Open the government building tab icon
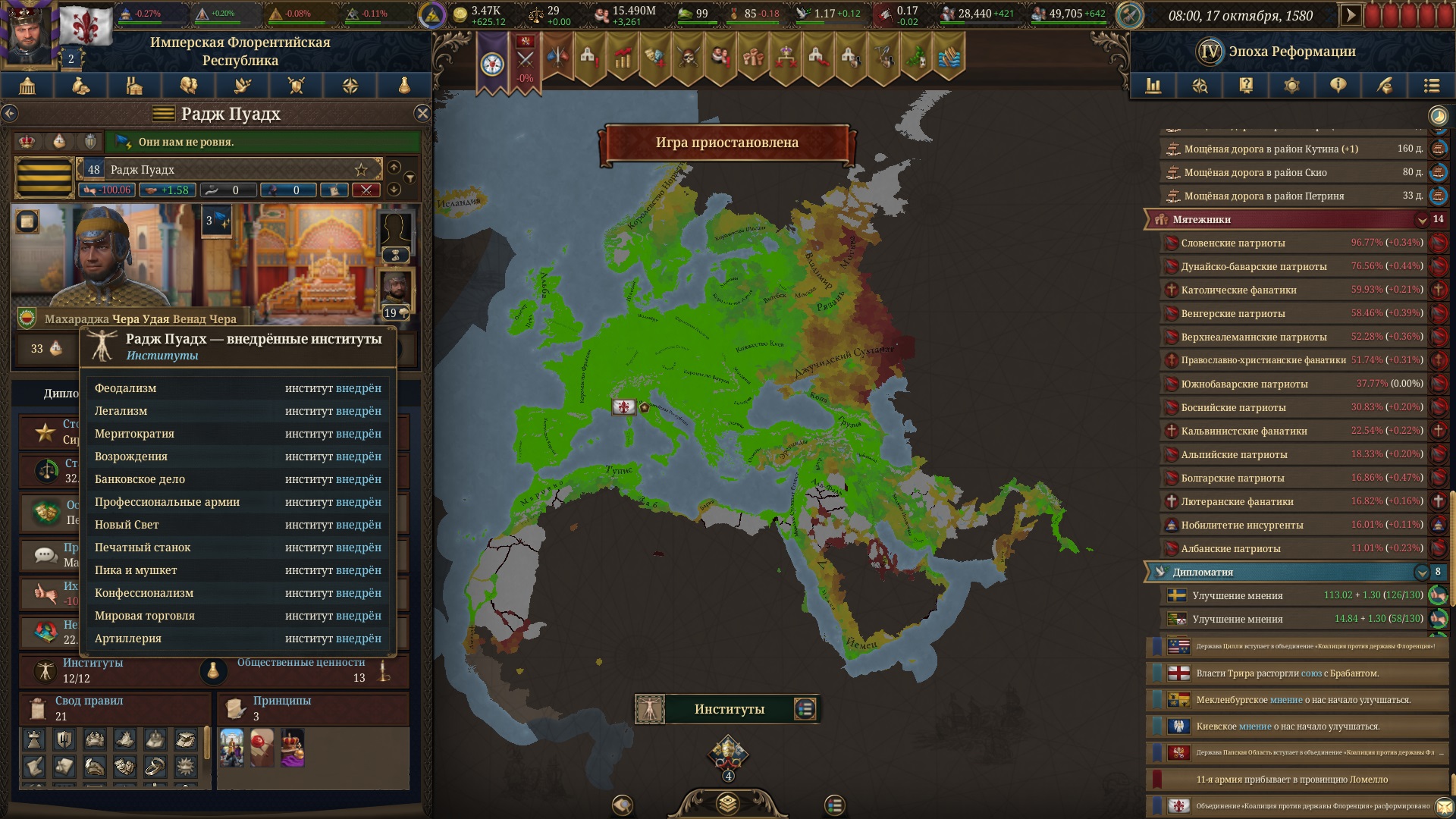This screenshot has width=1456, height=819. pyautogui.click(x=27, y=86)
